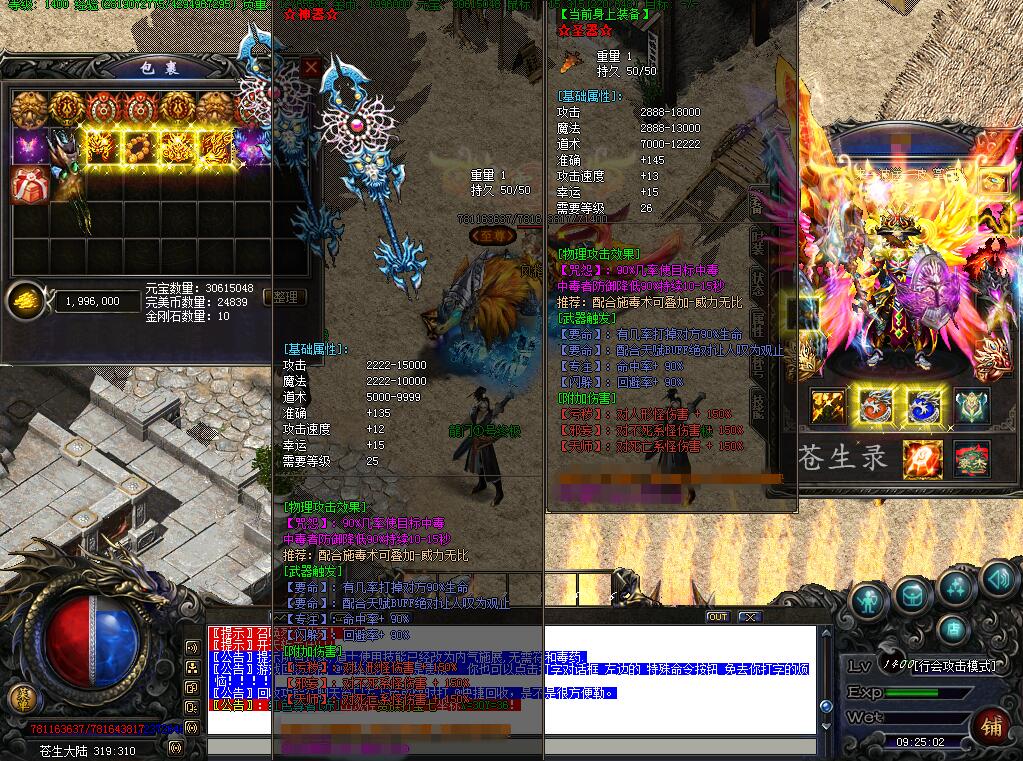Click the gold ingot currency icon

pyautogui.click(x=26, y=300)
